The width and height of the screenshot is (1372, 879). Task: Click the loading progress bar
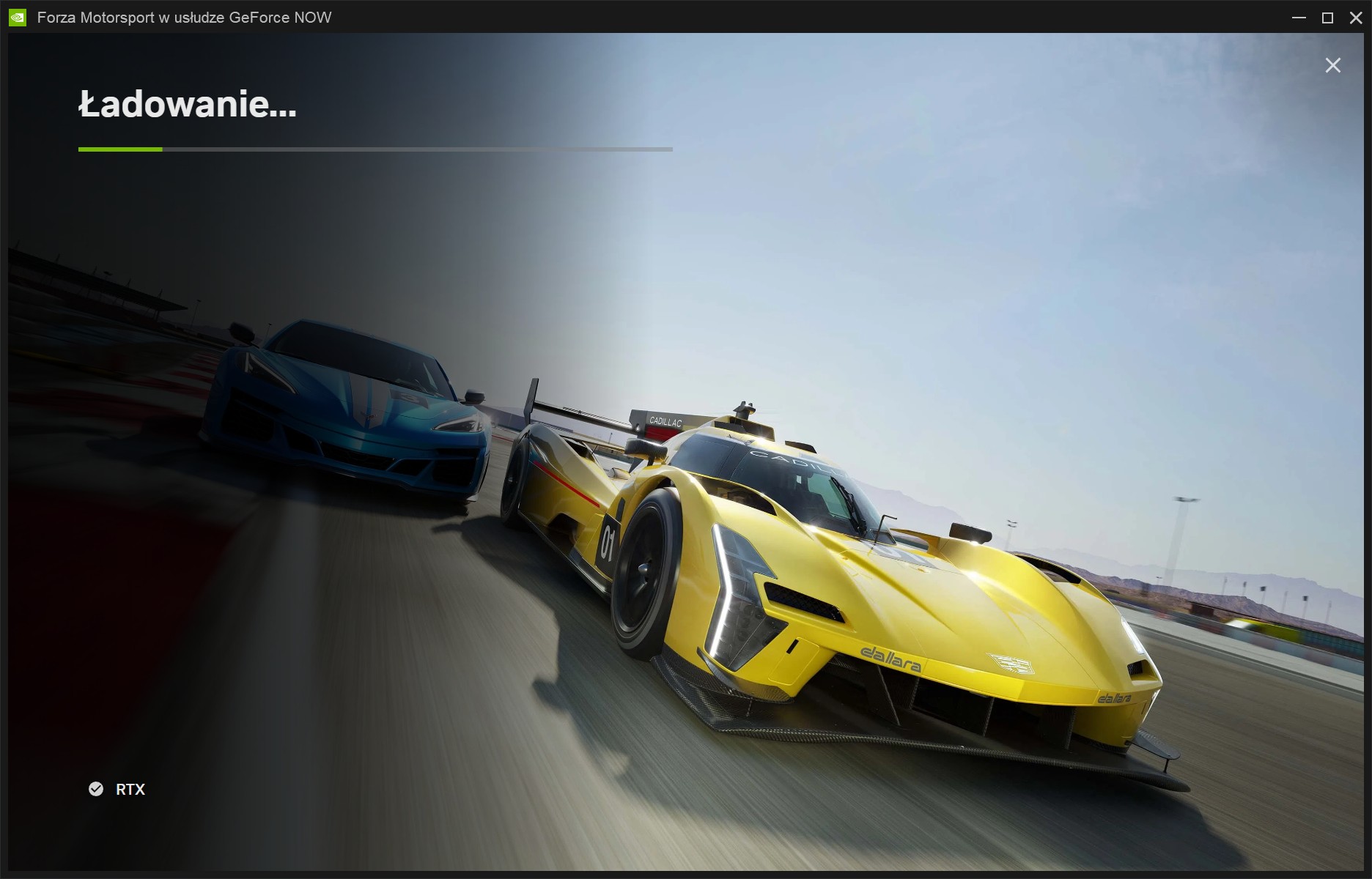click(x=375, y=149)
